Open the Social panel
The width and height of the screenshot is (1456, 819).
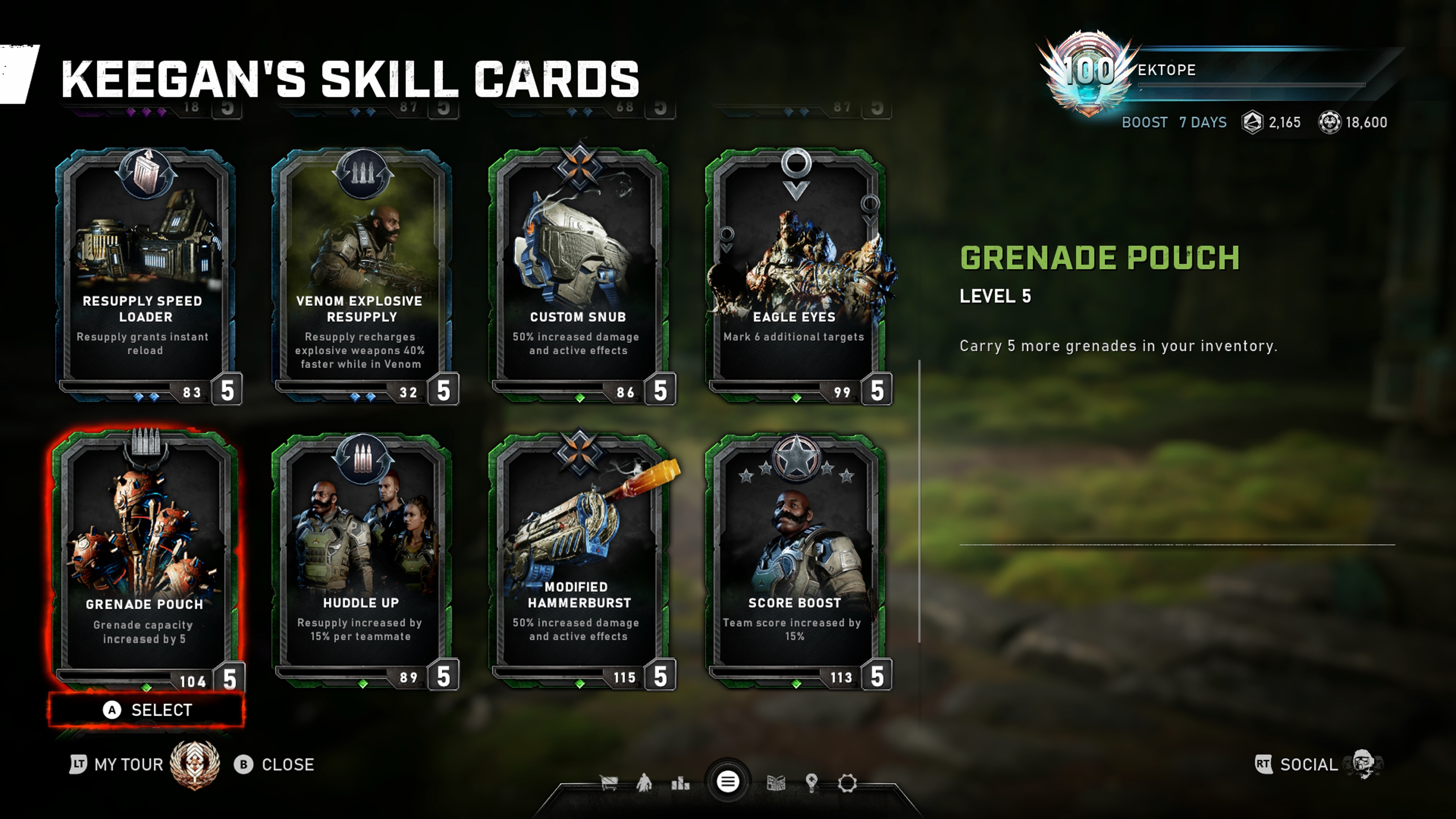(1309, 765)
